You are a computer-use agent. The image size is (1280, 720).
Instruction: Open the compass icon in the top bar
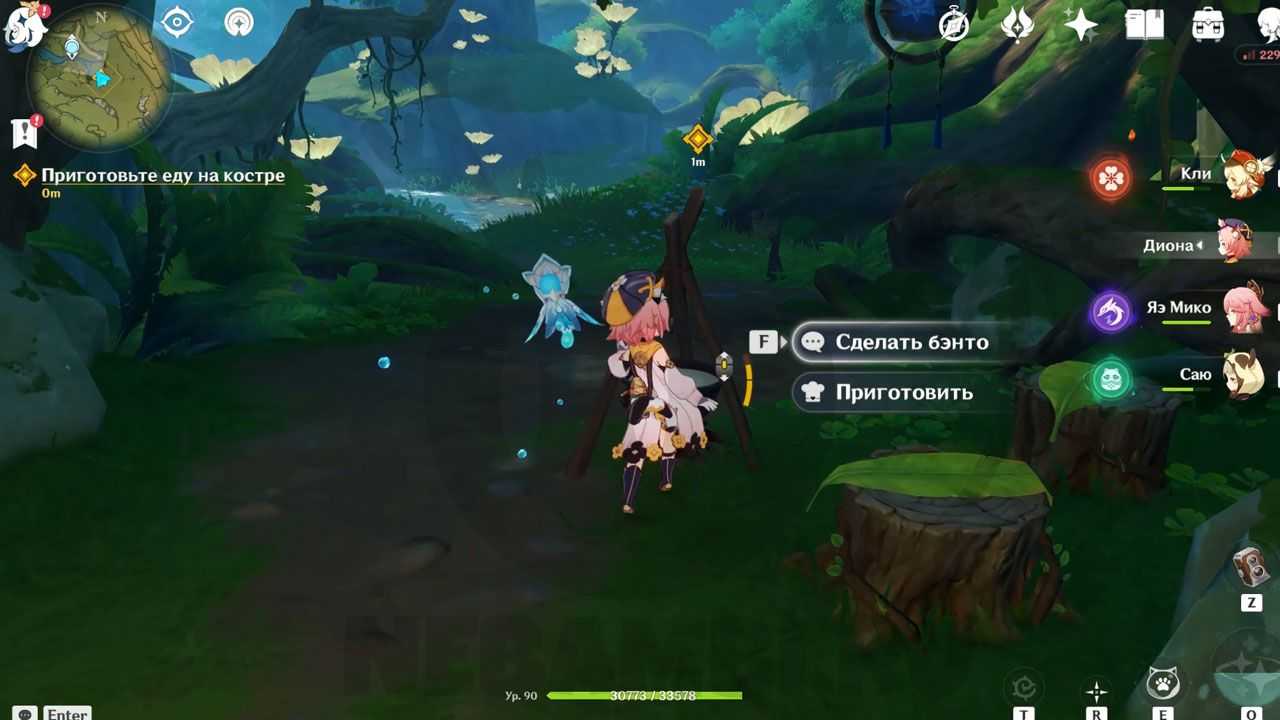(954, 25)
